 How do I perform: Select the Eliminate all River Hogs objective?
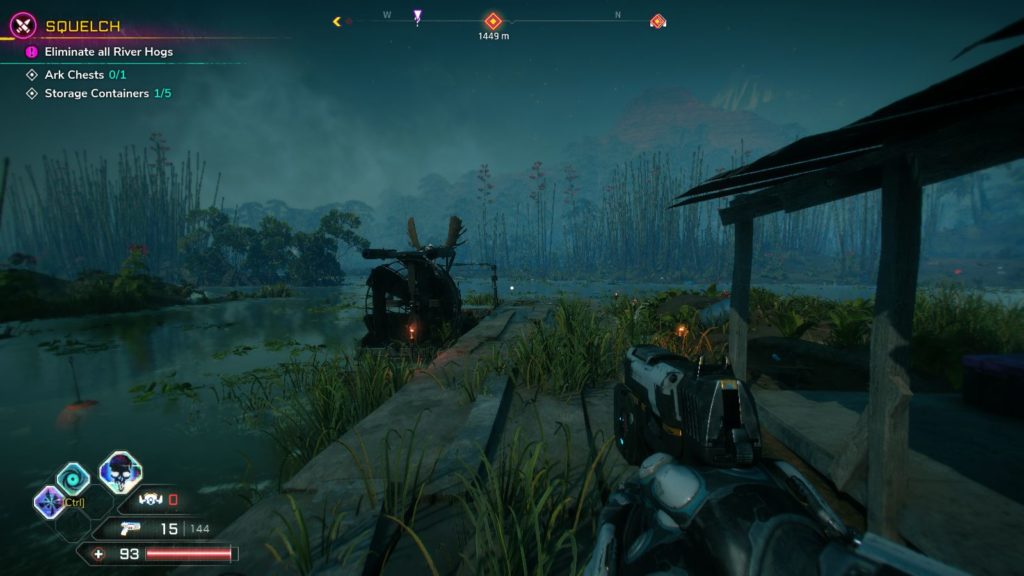108,52
